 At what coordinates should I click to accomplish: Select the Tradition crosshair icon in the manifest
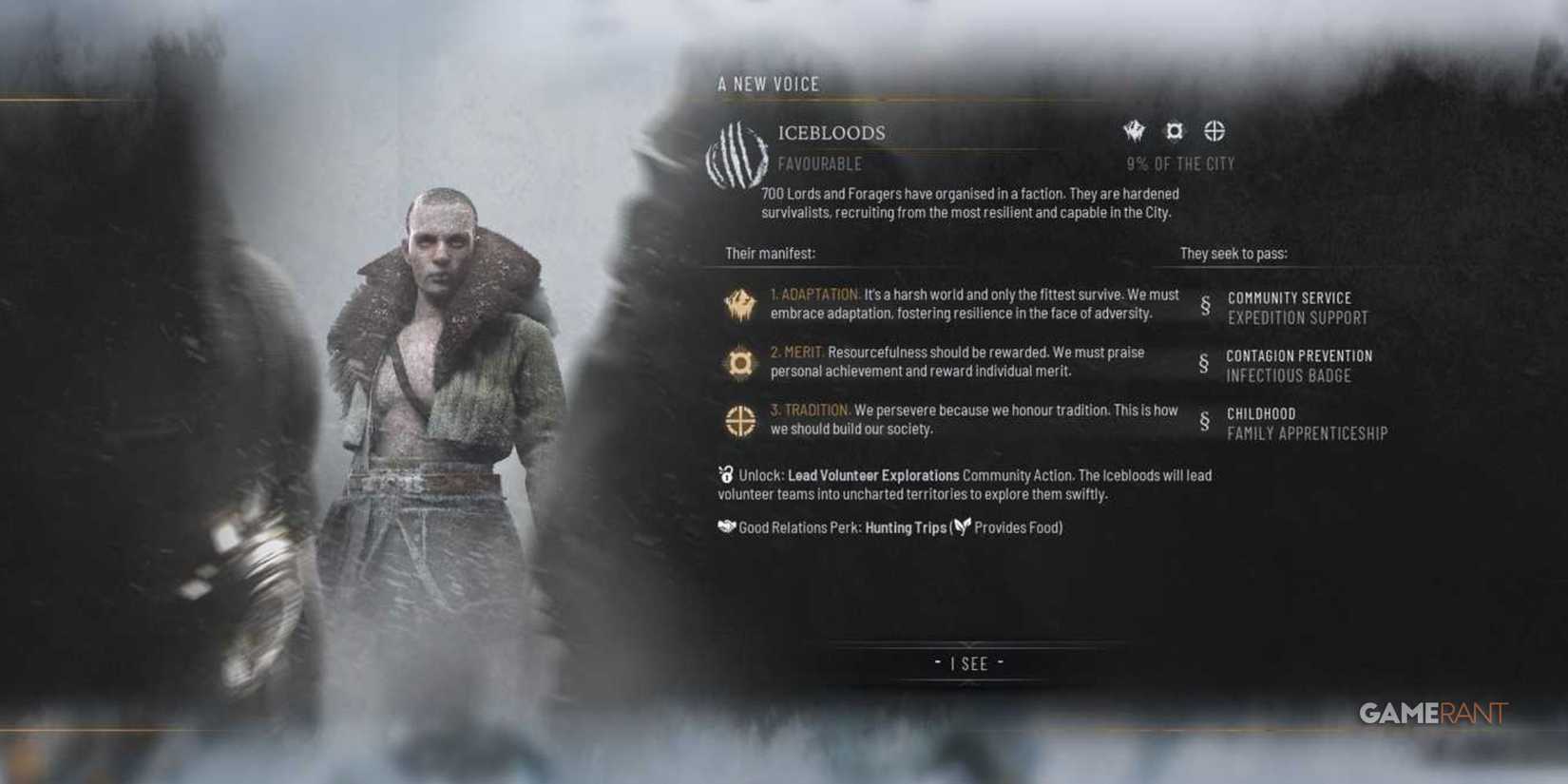[x=739, y=420]
